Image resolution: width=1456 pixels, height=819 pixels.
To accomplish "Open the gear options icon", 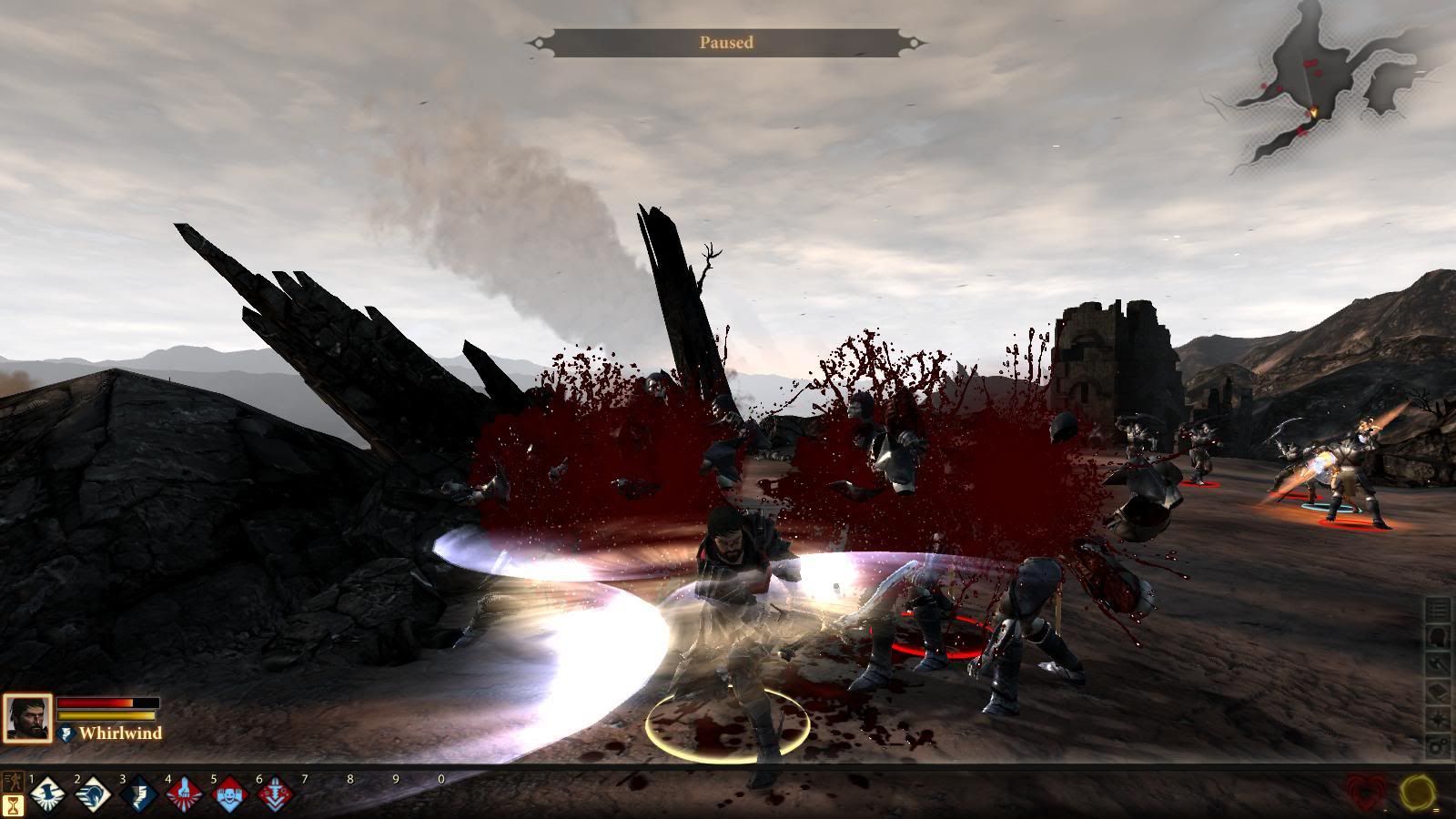I will pos(1438,747).
